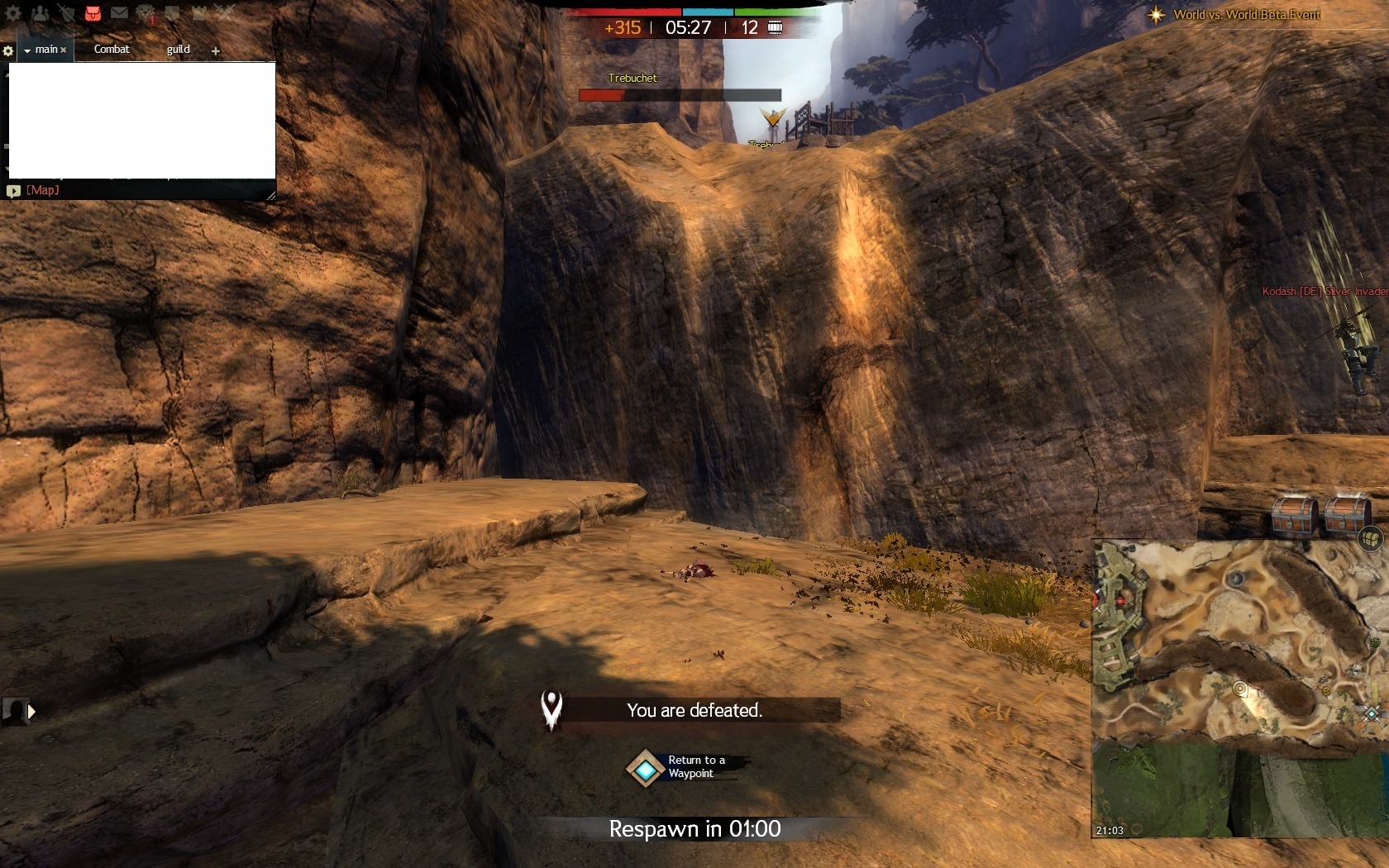Open the PvP crossed swords icon
Image resolution: width=1389 pixels, height=868 pixels.
[x=225, y=13]
